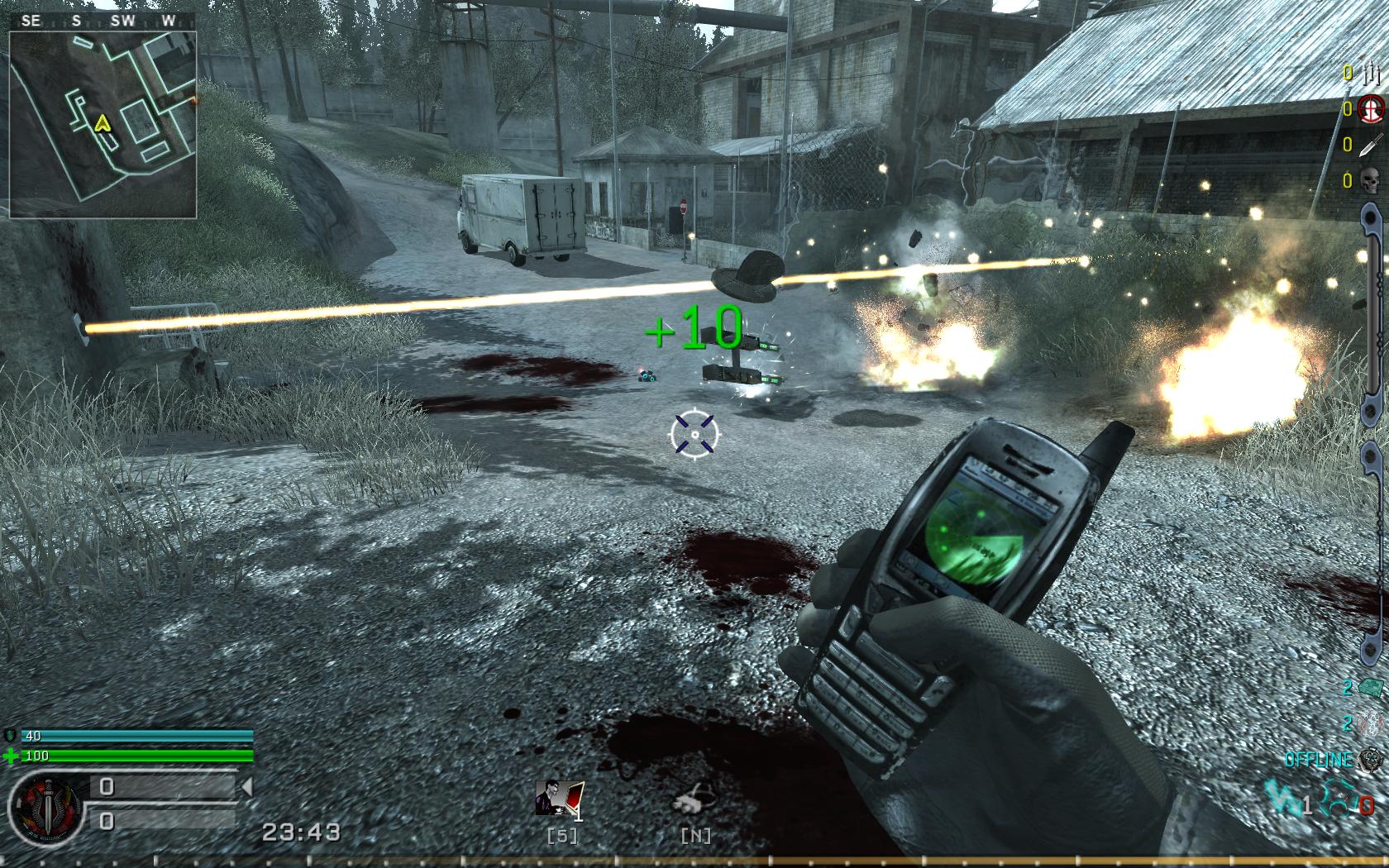Click the green health cross icon
The height and width of the screenshot is (868, 1389).
coord(11,756)
